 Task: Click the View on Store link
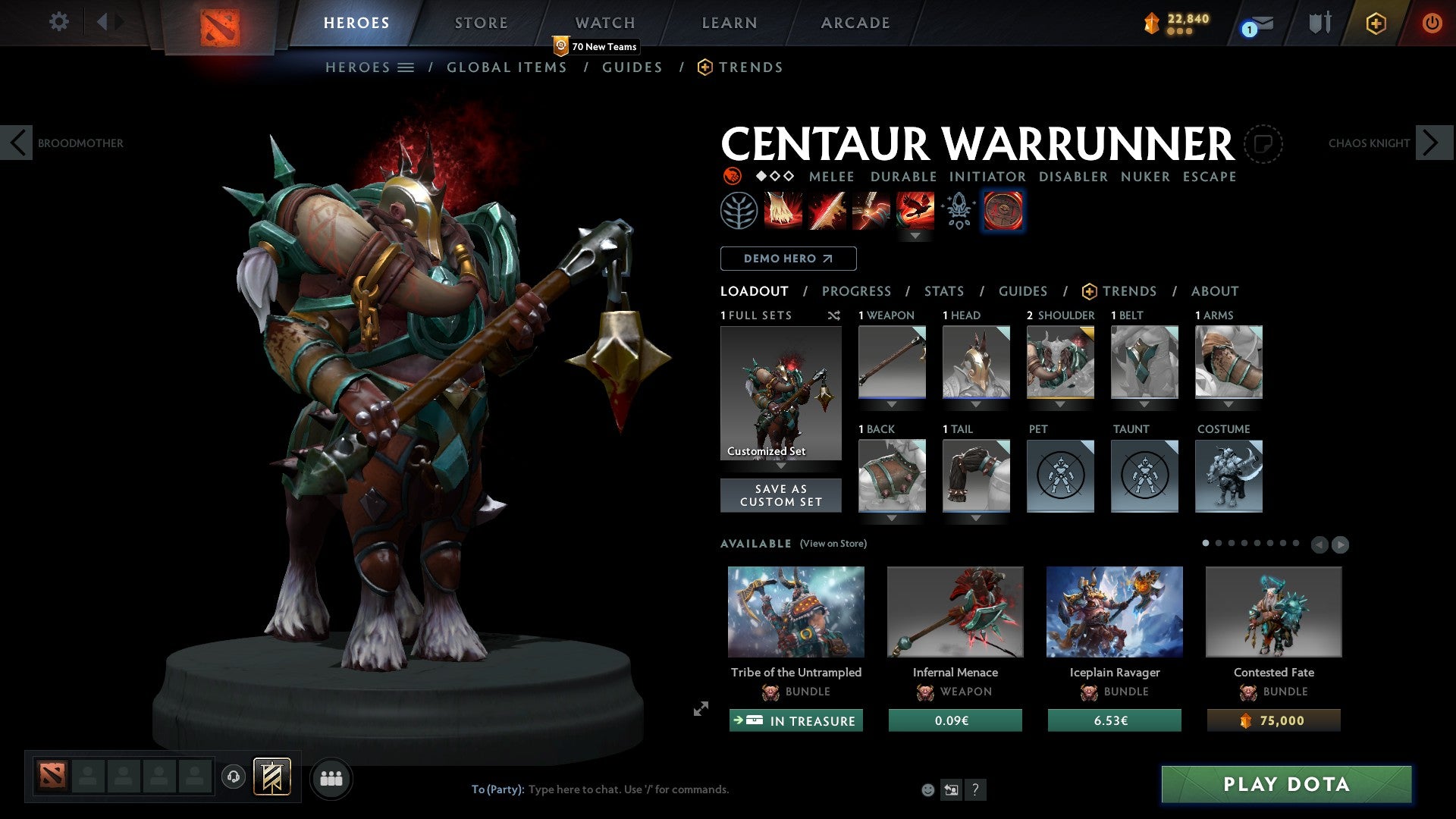point(835,544)
